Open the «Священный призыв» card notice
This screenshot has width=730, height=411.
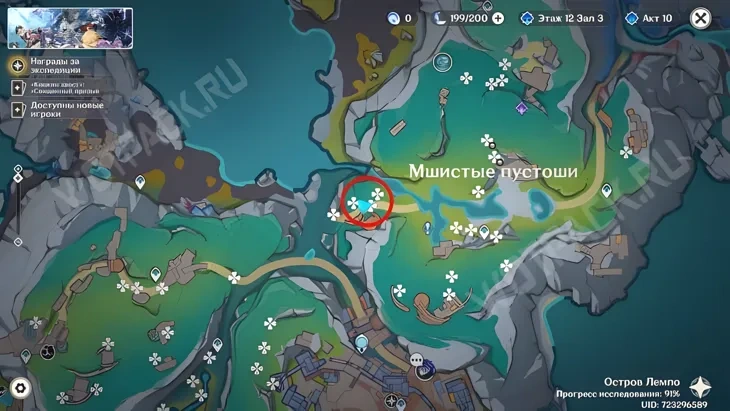pyautogui.click(x=47, y=87)
